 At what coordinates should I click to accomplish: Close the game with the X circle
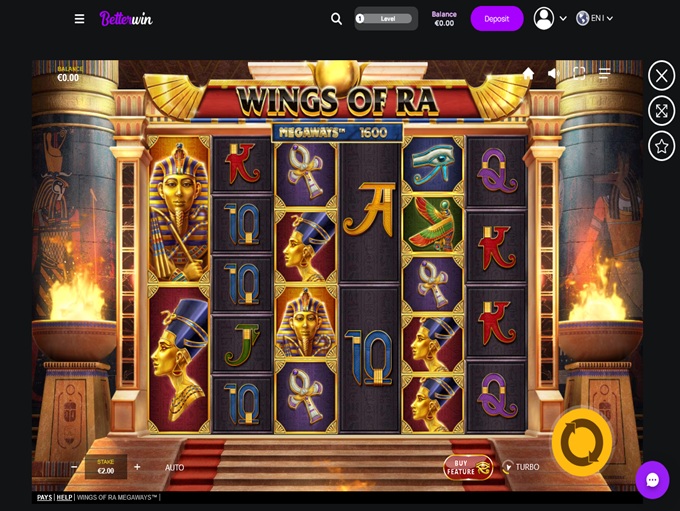pos(661,75)
